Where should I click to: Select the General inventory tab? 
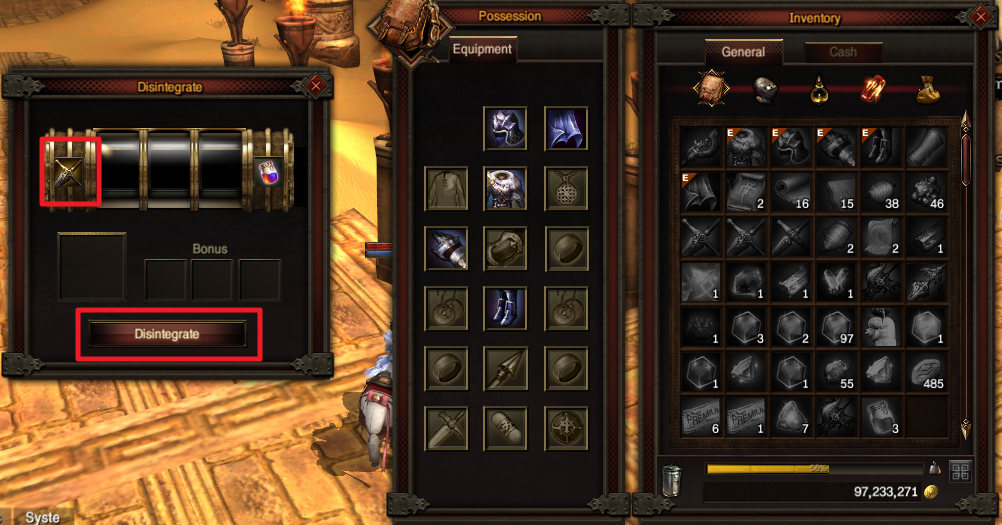click(743, 52)
